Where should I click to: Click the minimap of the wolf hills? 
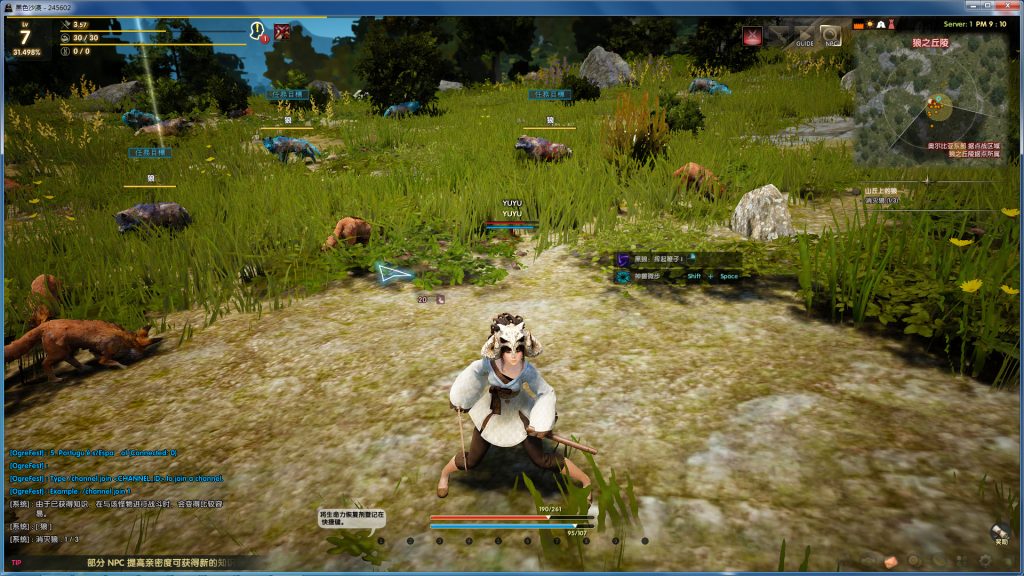(929, 98)
